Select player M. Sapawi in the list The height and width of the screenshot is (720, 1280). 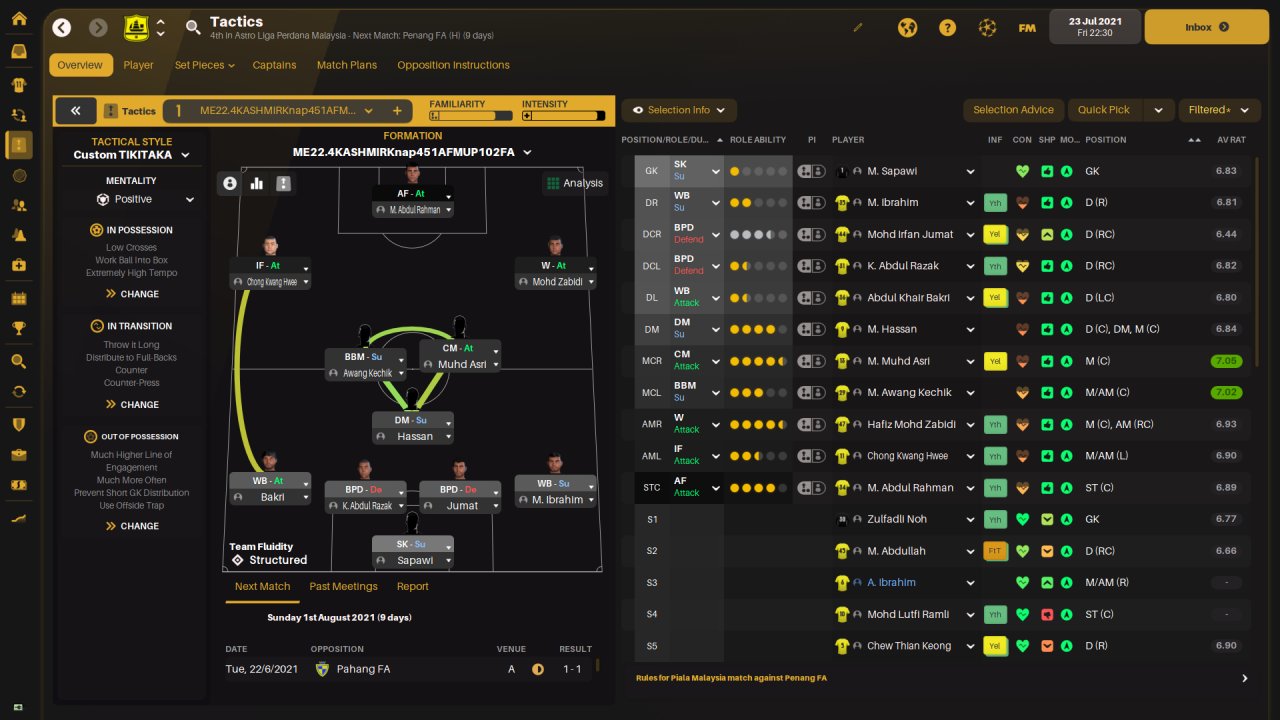point(892,171)
